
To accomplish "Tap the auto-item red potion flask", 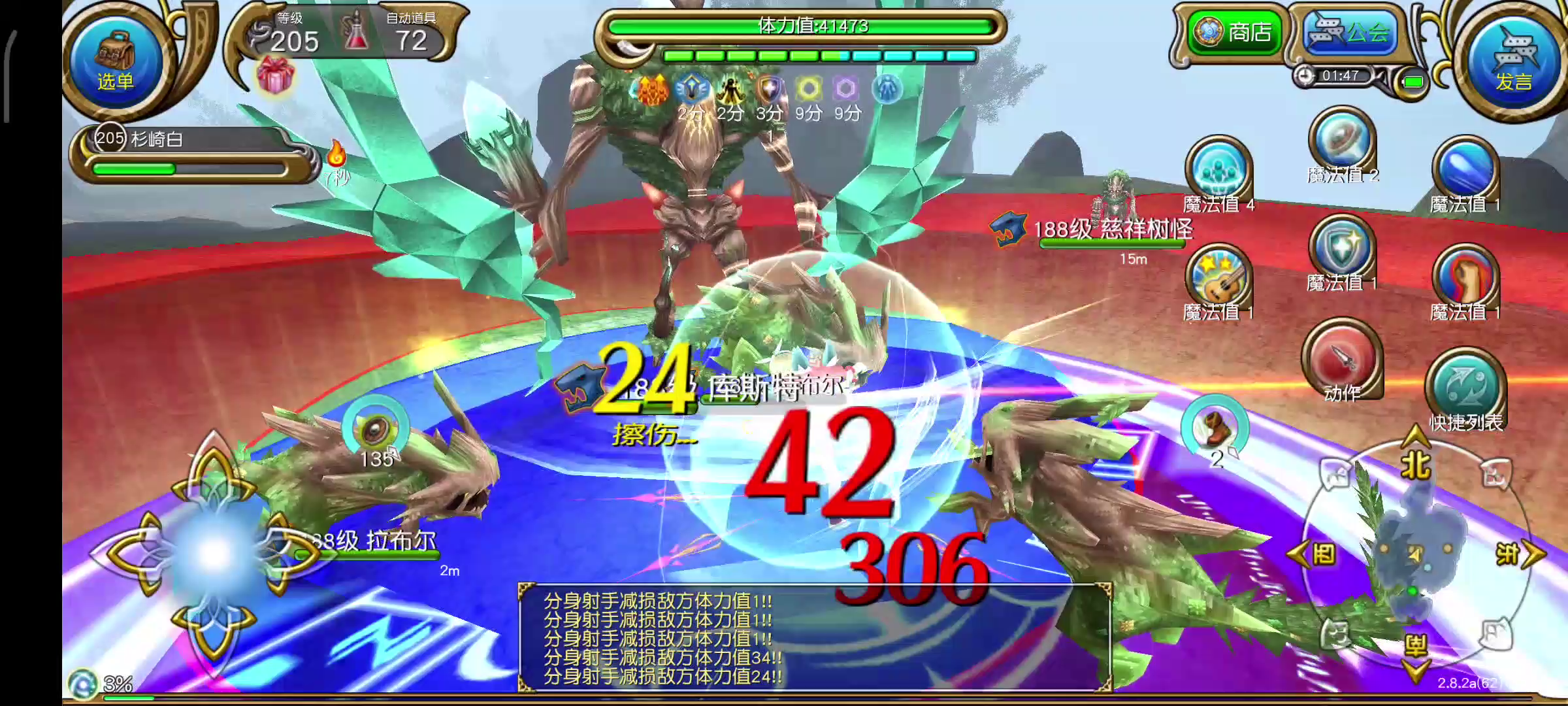I will [356, 33].
